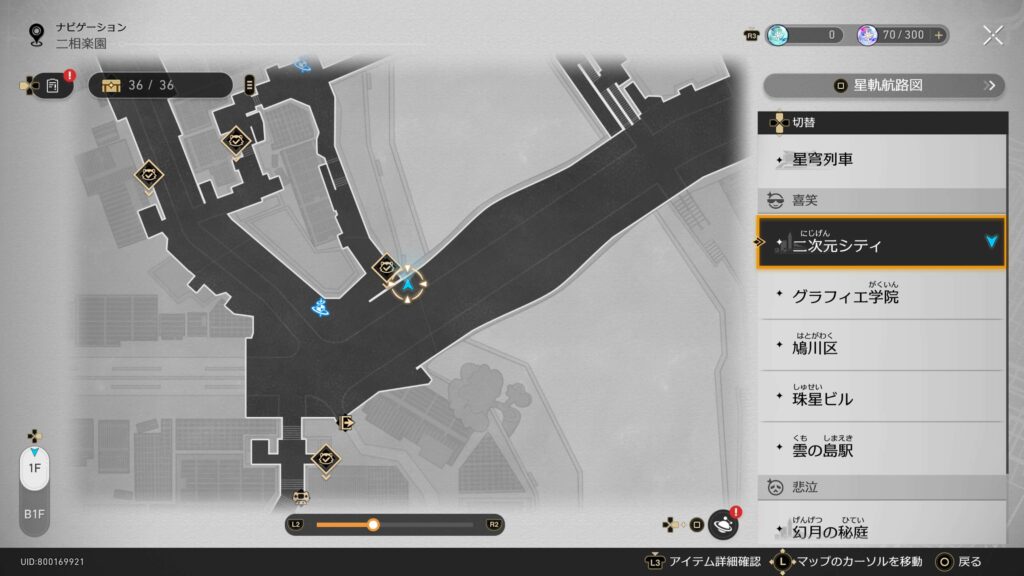Image resolution: width=1024 pixels, height=576 pixels.
Task: Open the planet icon with red notification
Action: click(722, 524)
